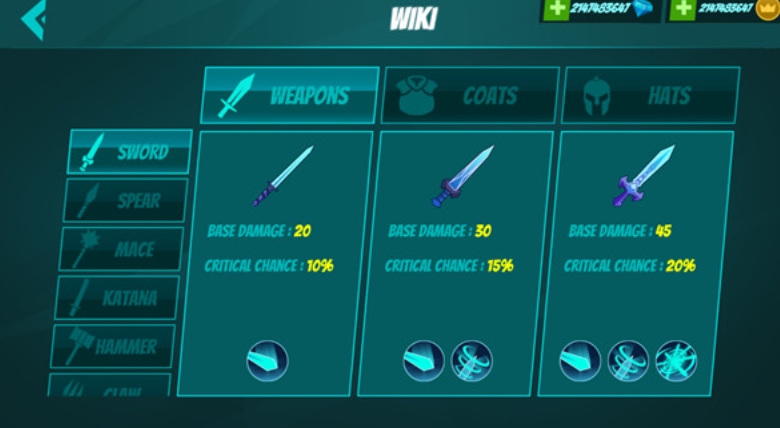This screenshot has width=780, height=428.
Task: Select the Claw weapon category
Action: [x=109, y=388]
